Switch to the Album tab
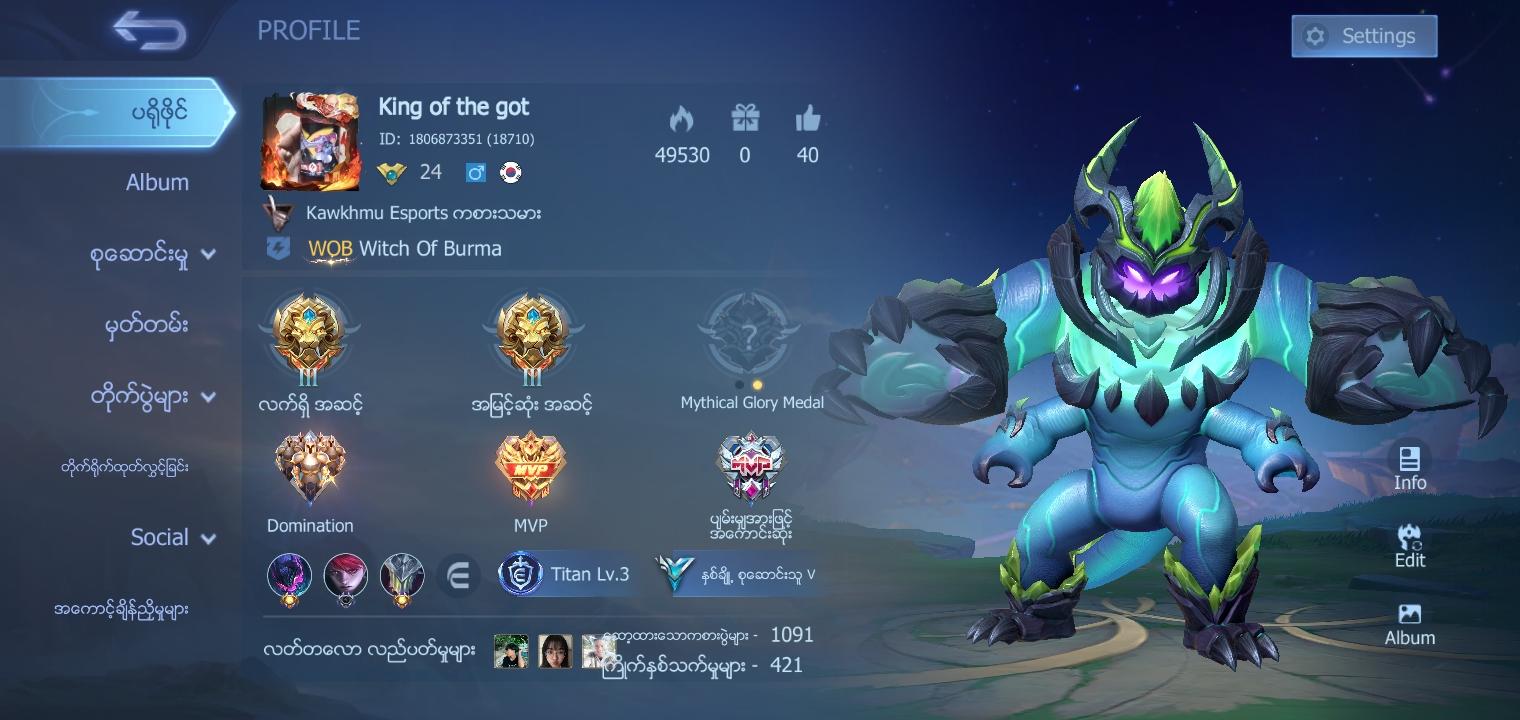The width and height of the screenshot is (1520, 720). pyautogui.click(x=158, y=182)
